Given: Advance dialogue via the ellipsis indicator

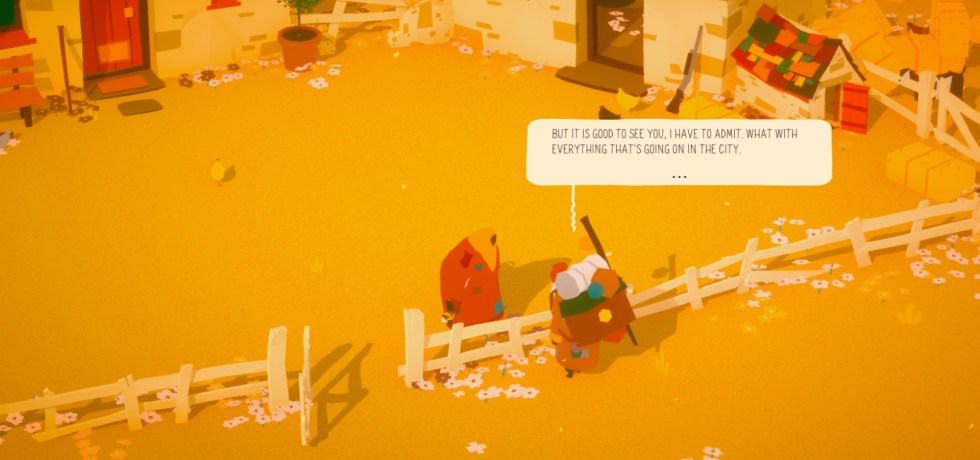Looking at the screenshot, I should click(679, 176).
